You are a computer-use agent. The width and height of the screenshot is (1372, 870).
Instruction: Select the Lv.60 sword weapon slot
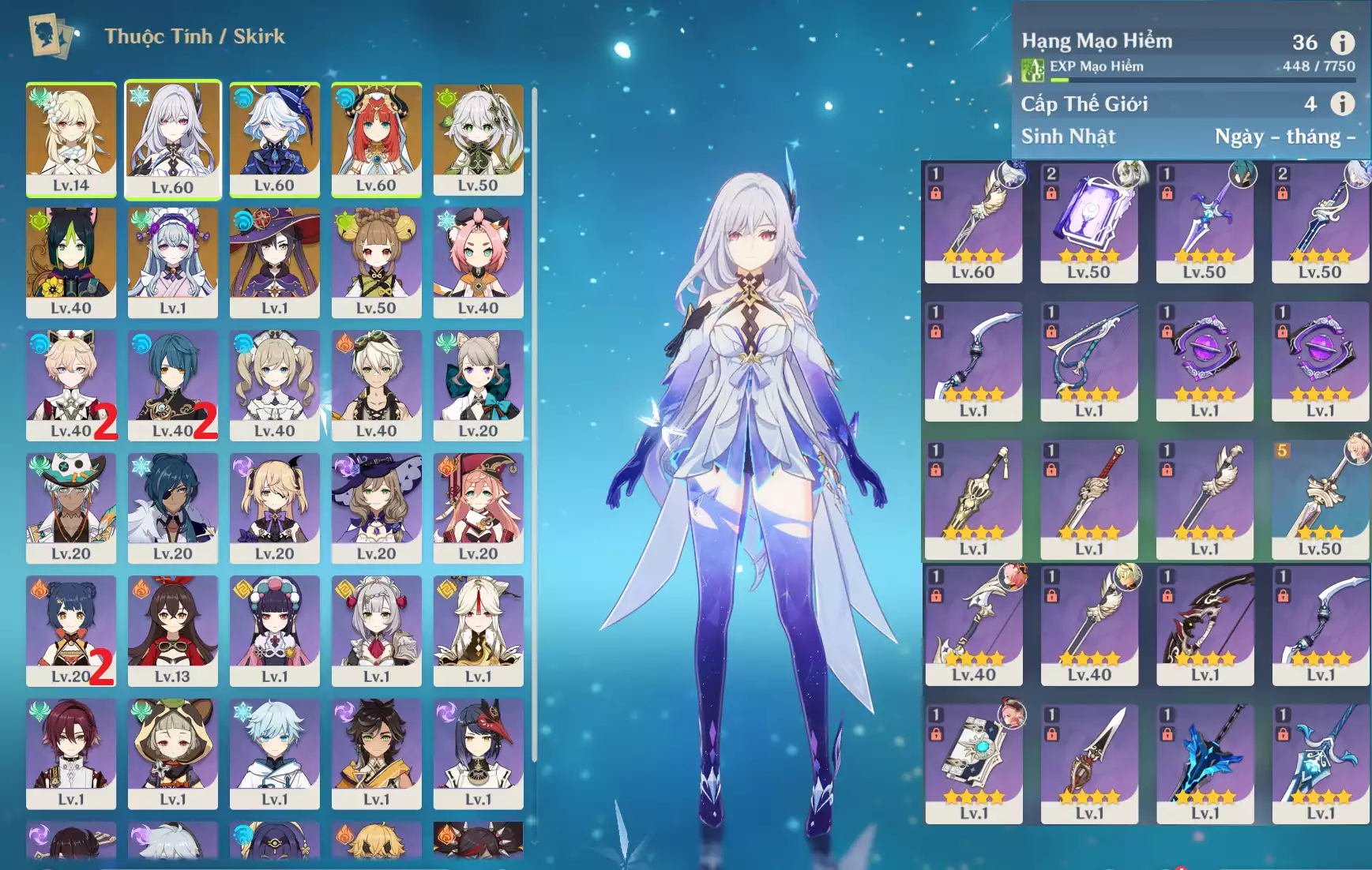(973, 223)
